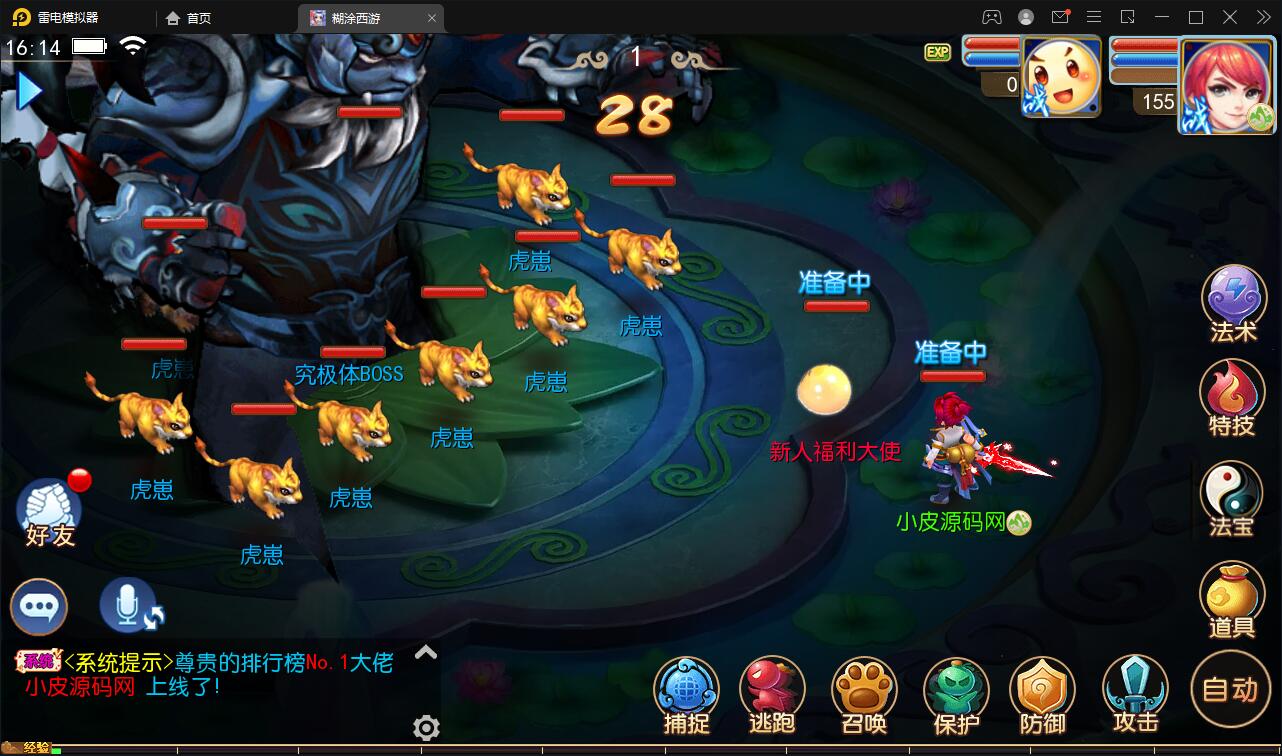Activate the 防御 defend stance
The height and width of the screenshot is (756, 1282).
(1043, 689)
